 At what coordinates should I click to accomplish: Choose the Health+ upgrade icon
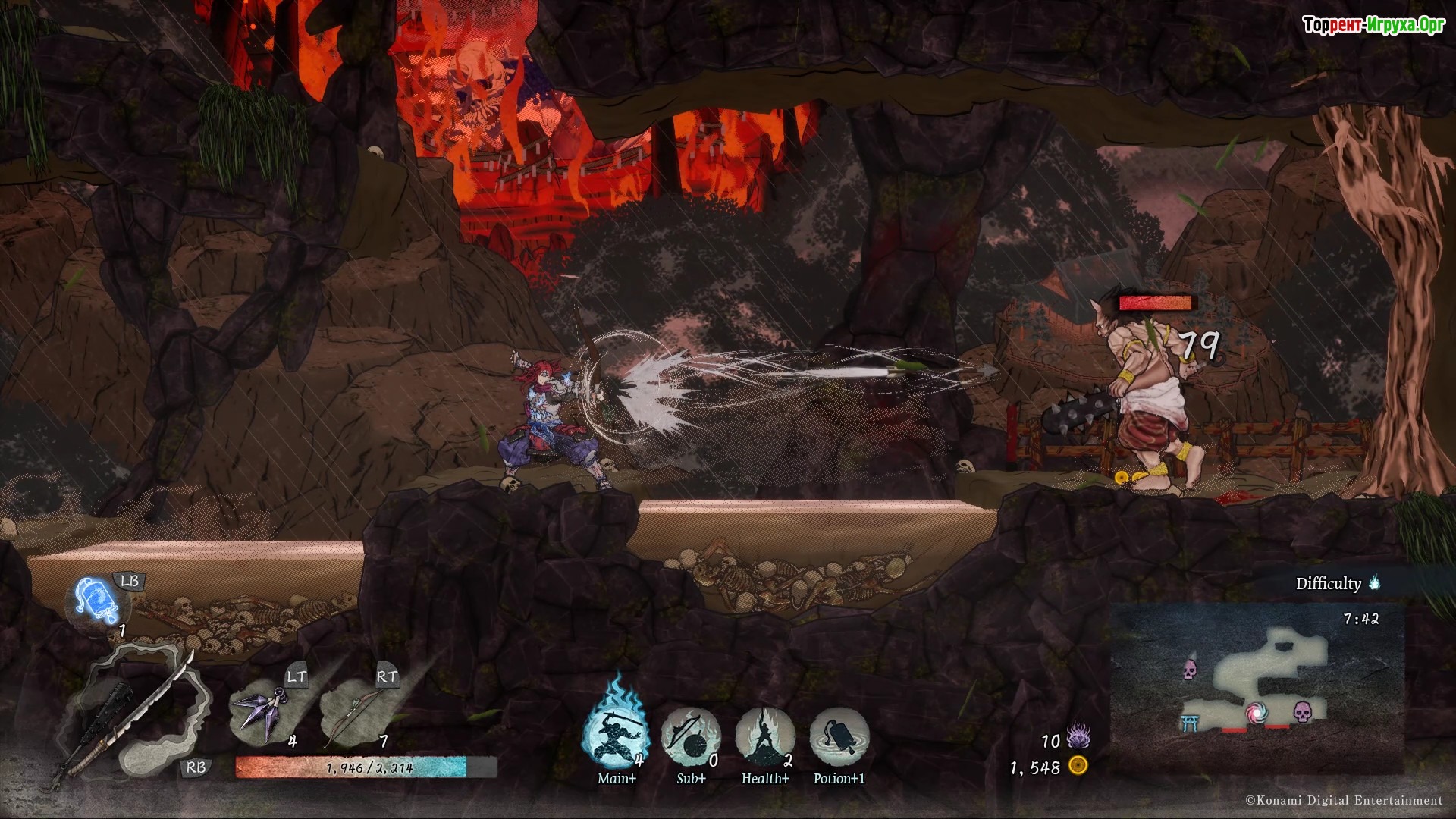pos(764,736)
